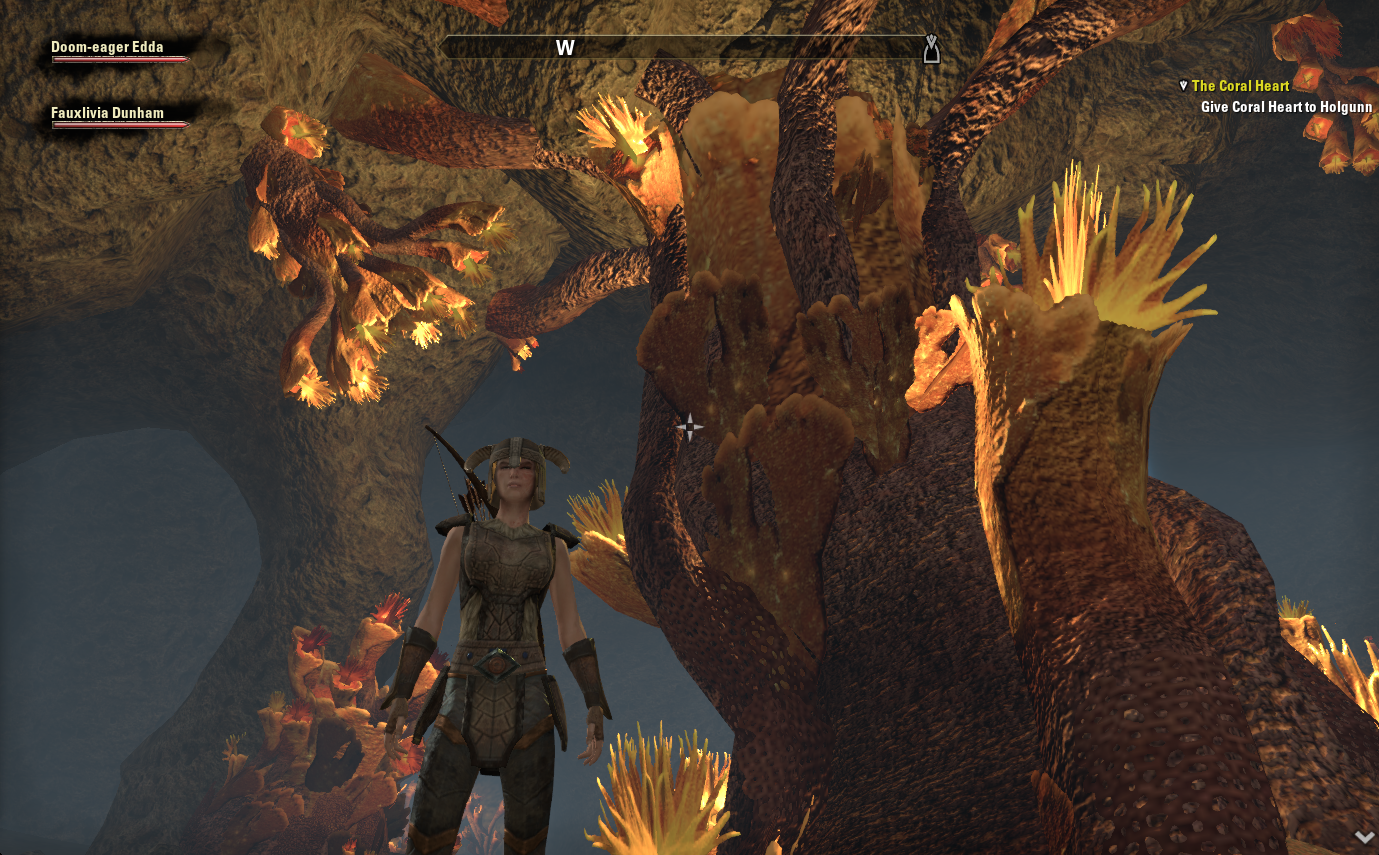Viewport: 1379px width, 855px height.
Task: Select the Doom-eager Edda group frame
Action: click(x=120, y=51)
